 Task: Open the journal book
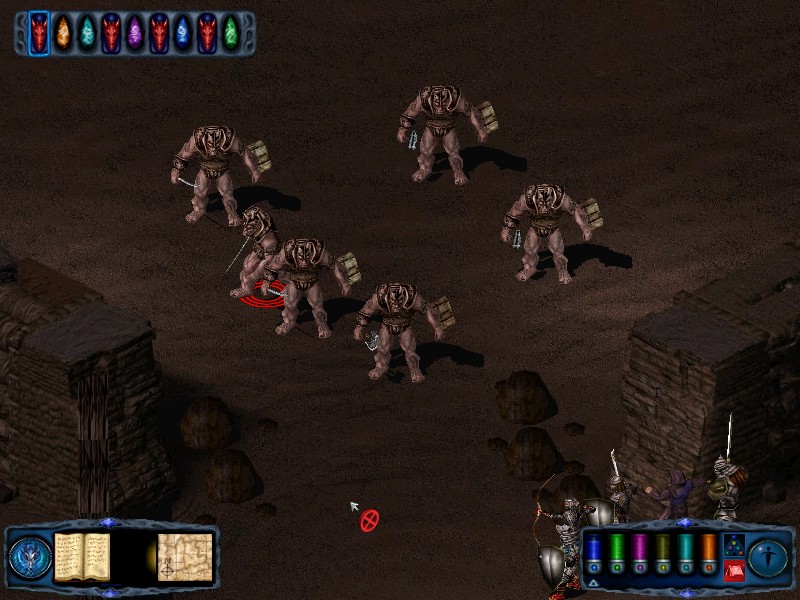pos(82,557)
